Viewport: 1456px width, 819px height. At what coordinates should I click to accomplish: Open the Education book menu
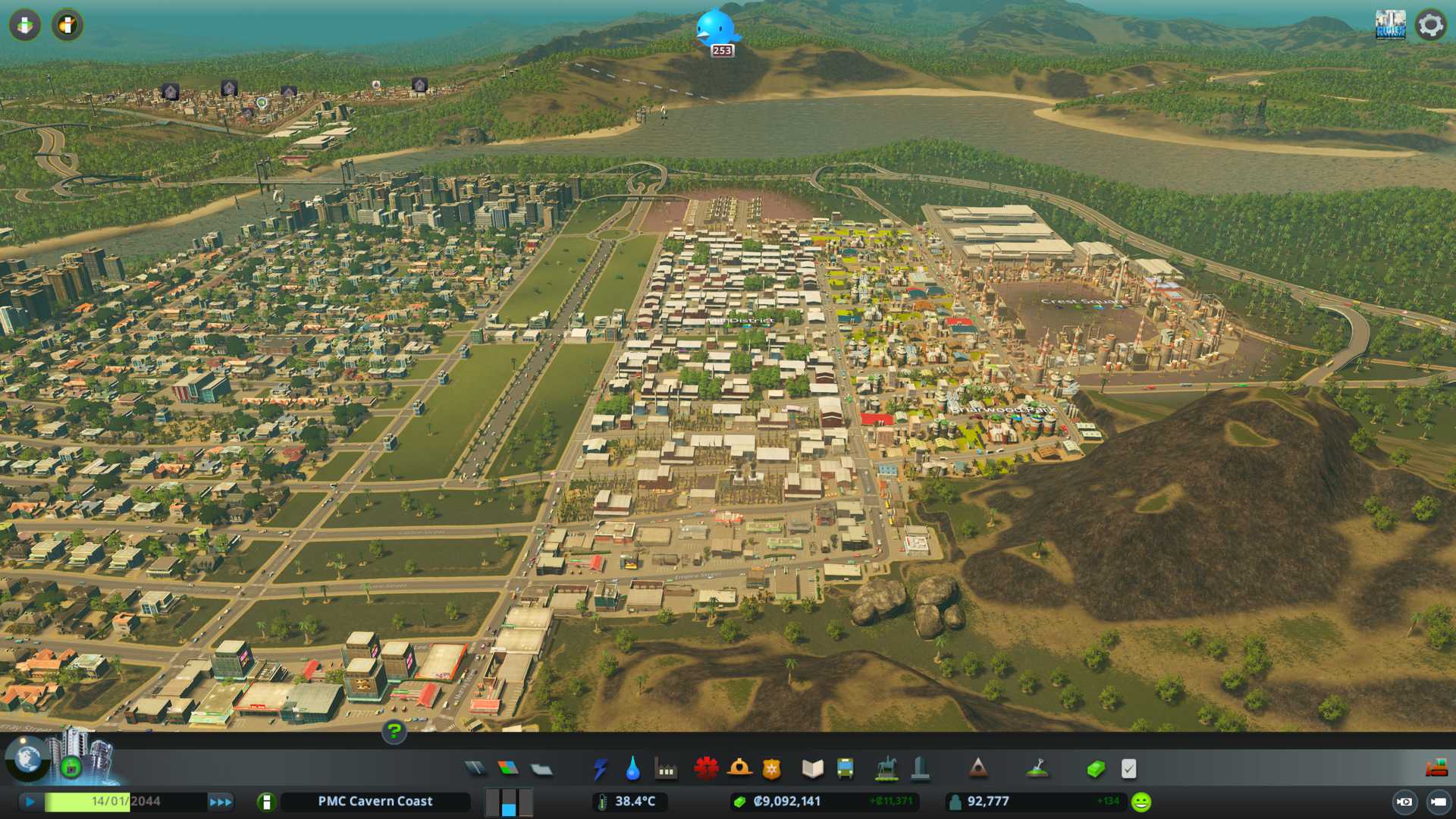pos(812,769)
